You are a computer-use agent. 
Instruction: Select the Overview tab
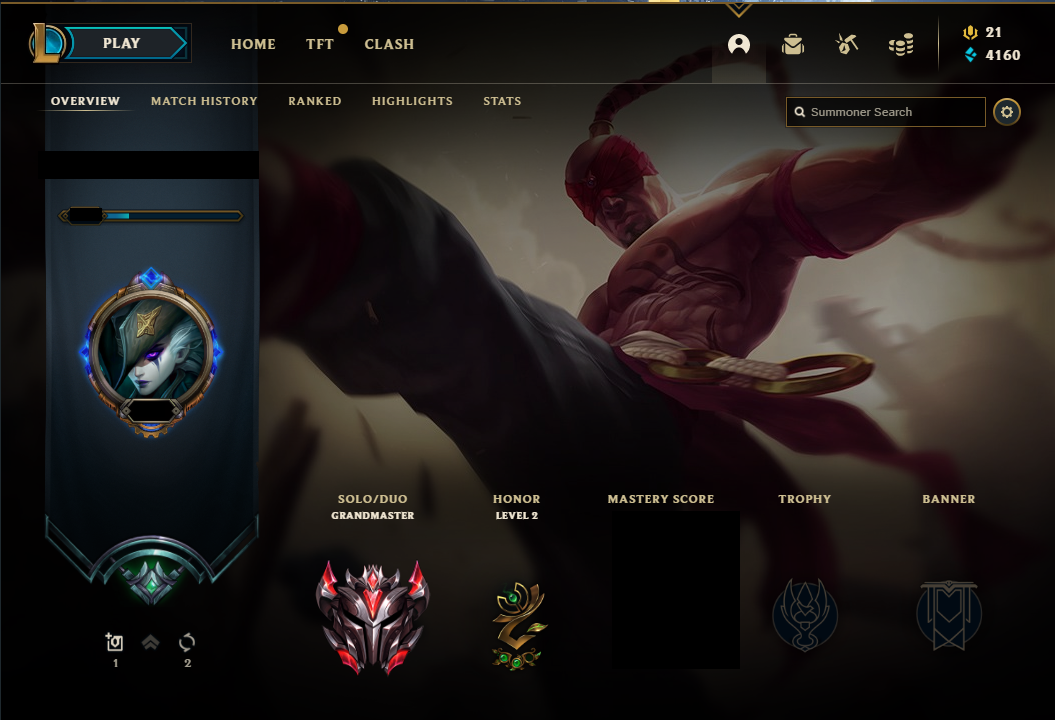tap(85, 101)
